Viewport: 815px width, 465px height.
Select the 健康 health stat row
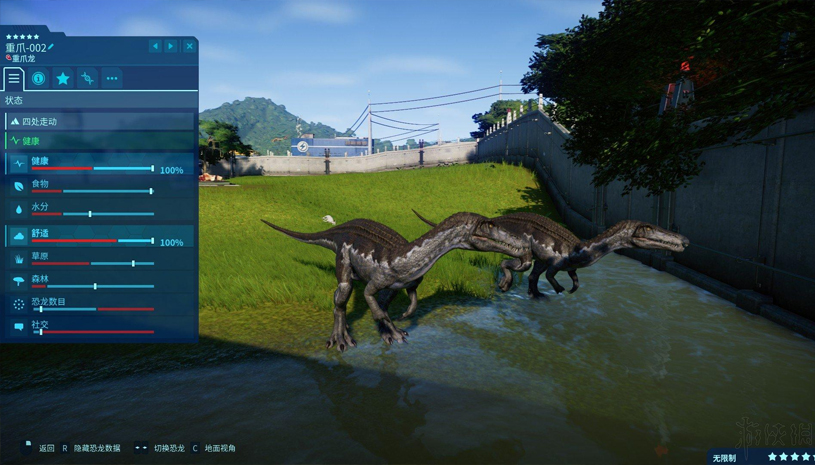click(x=100, y=164)
